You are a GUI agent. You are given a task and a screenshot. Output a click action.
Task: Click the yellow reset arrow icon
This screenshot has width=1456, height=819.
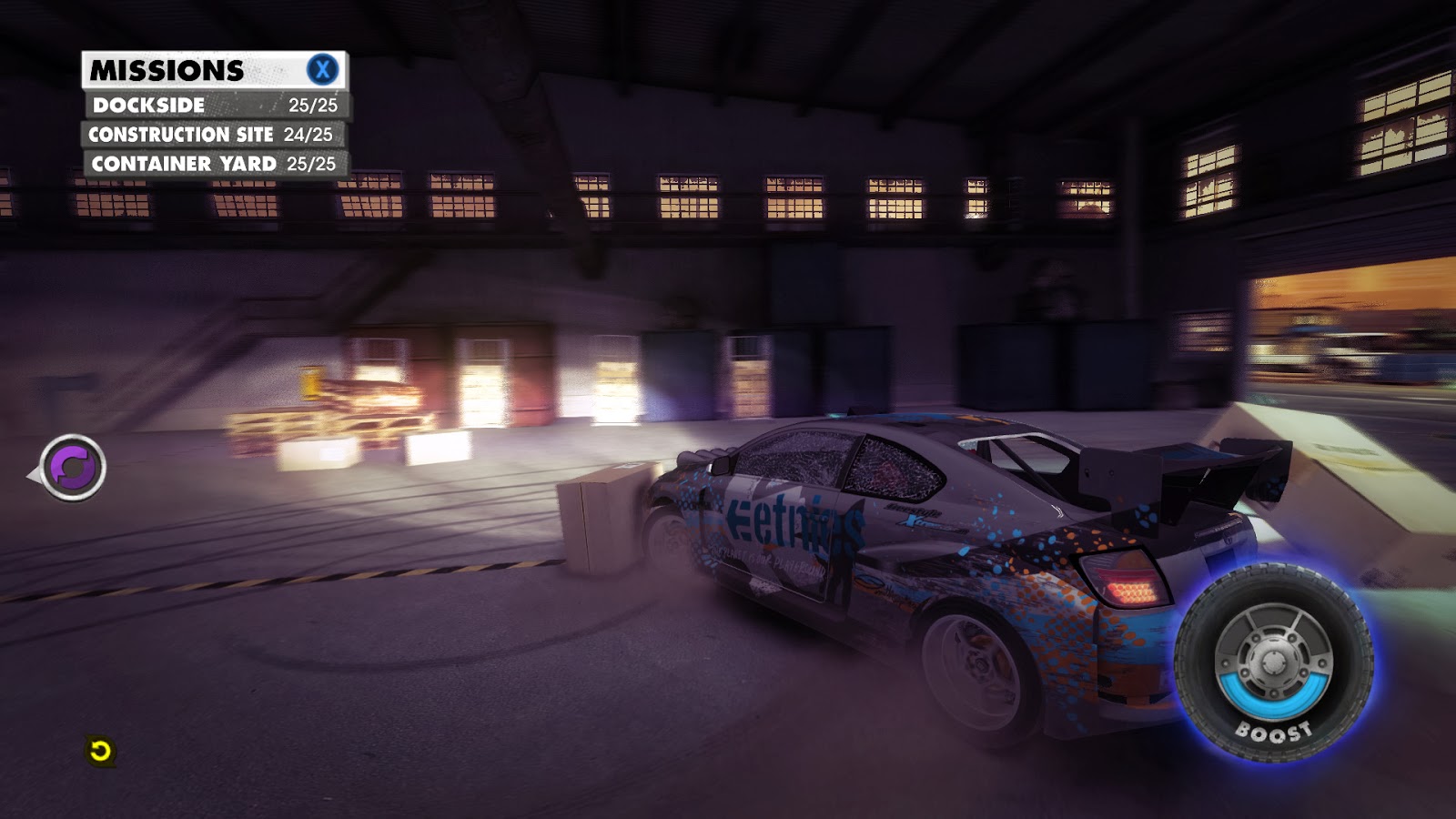tap(100, 751)
